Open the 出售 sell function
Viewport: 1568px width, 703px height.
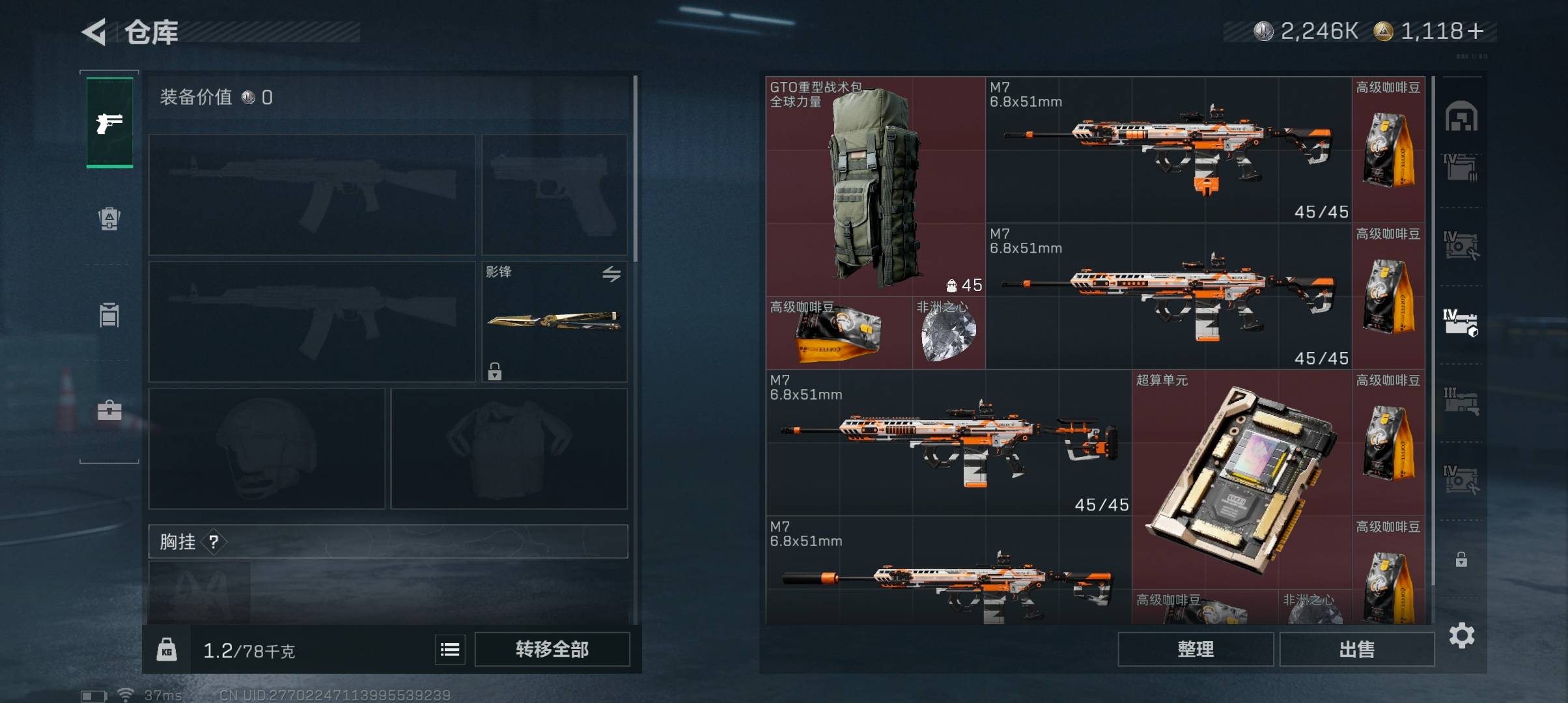click(x=1356, y=649)
